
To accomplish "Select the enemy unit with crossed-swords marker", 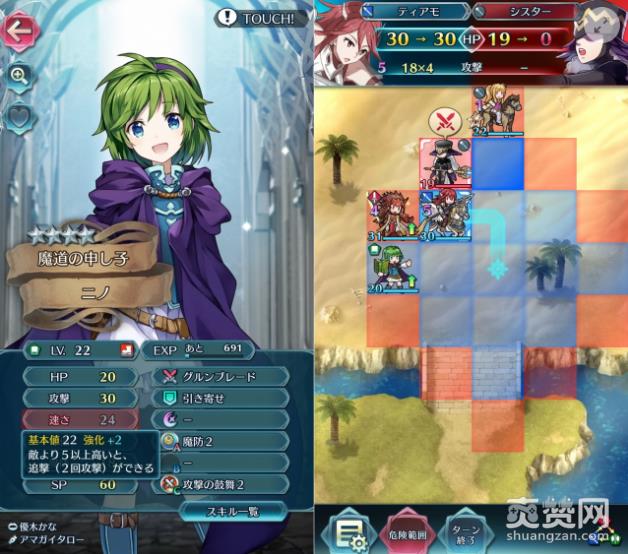I will click(x=443, y=160).
